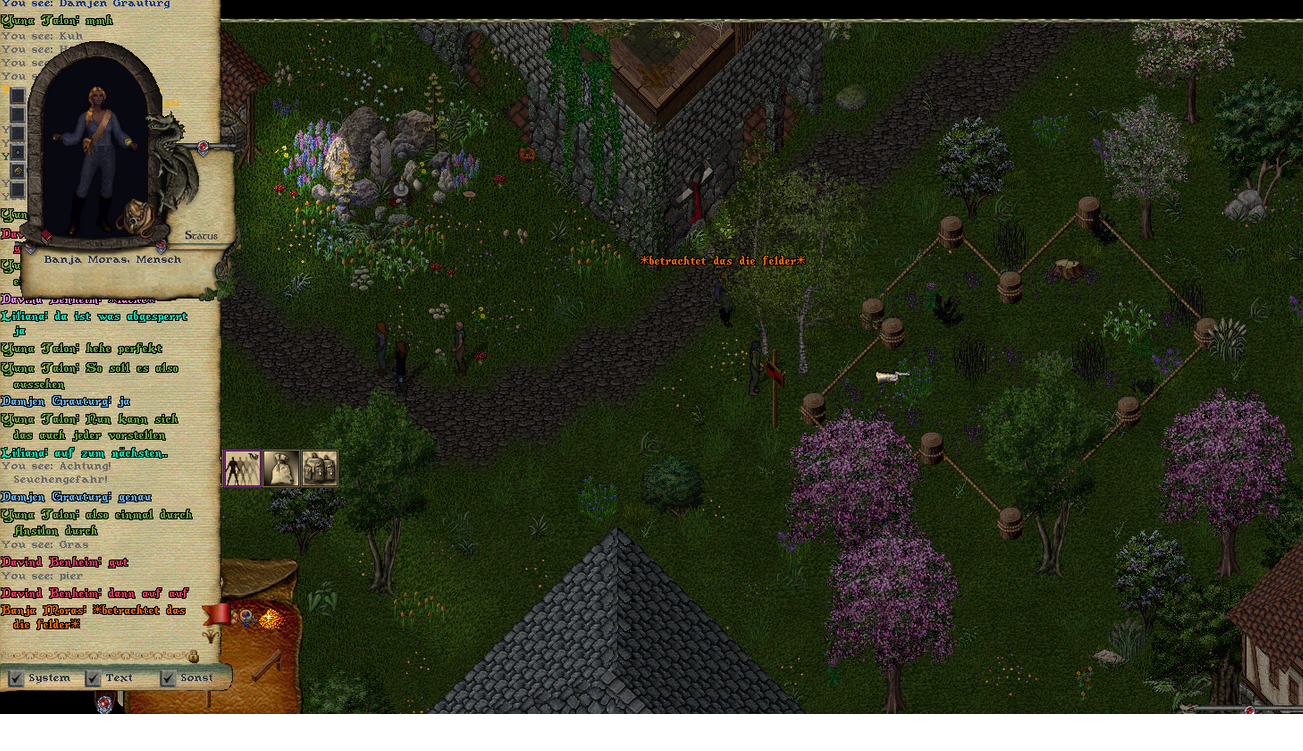Toggle the Text chat filter checkbox
Image resolution: width=1303 pixels, height=751 pixels.
coord(93,678)
